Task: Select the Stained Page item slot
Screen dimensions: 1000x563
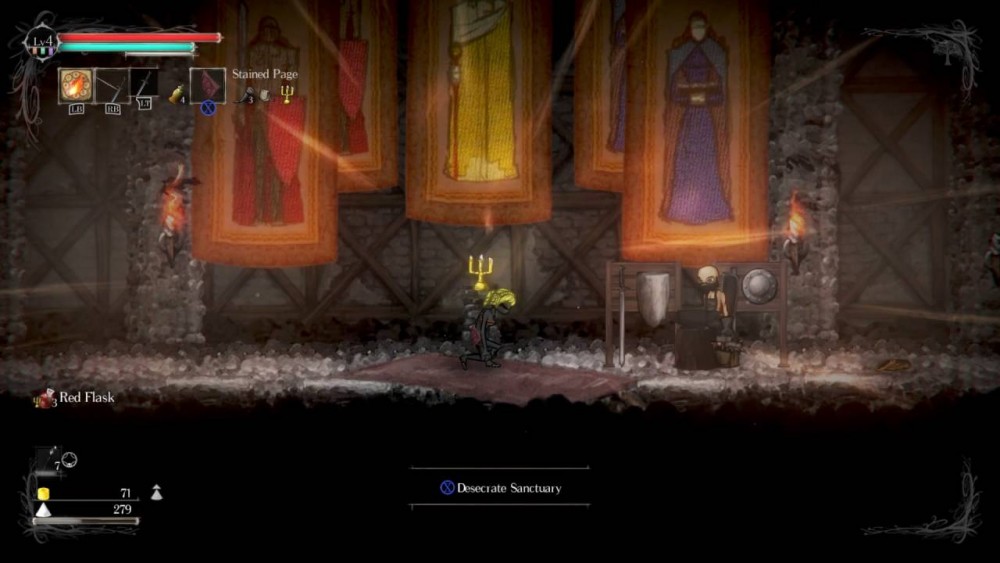Action: (x=206, y=84)
